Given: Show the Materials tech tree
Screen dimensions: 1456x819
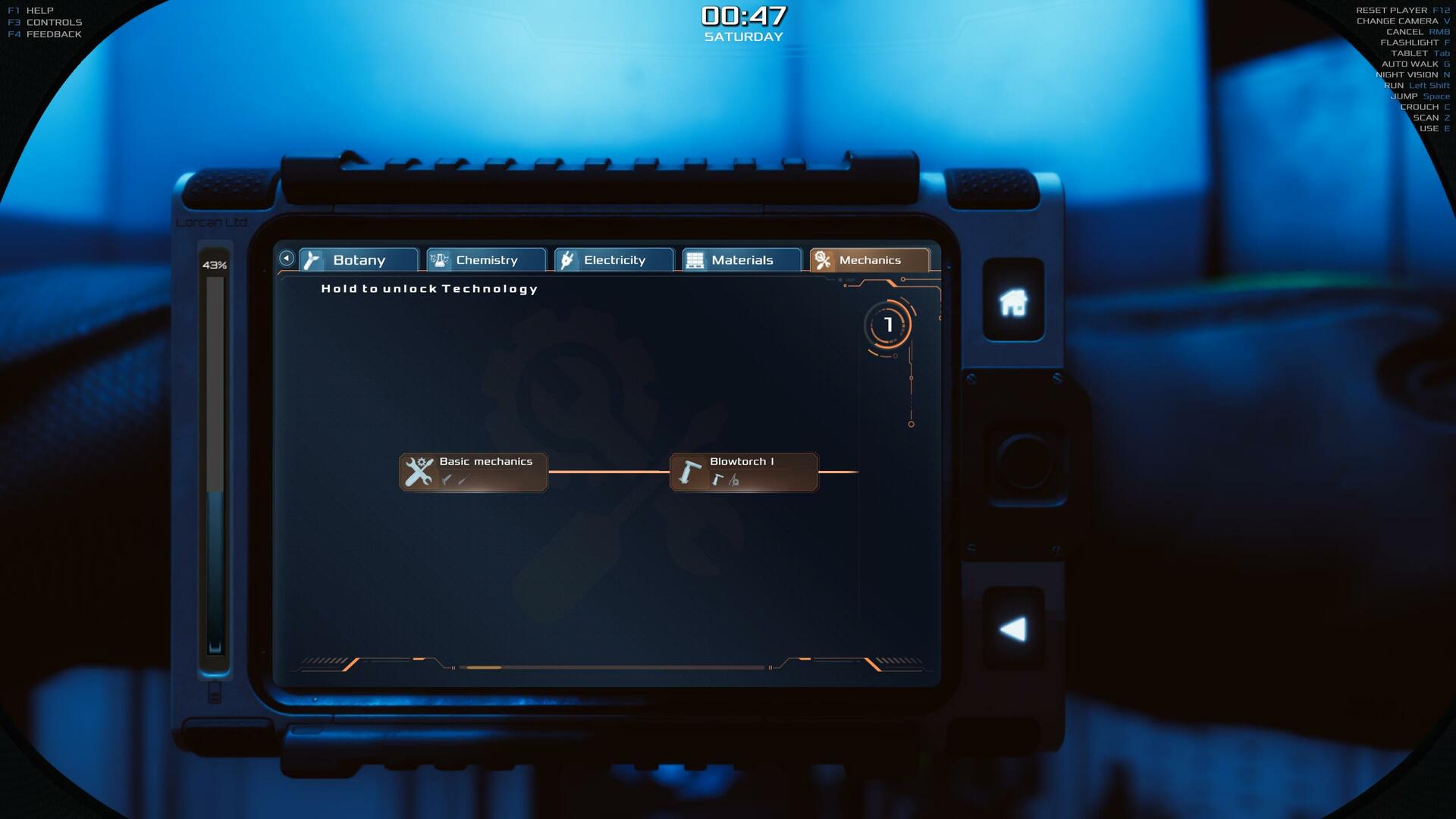Looking at the screenshot, I should click(741, 260).
